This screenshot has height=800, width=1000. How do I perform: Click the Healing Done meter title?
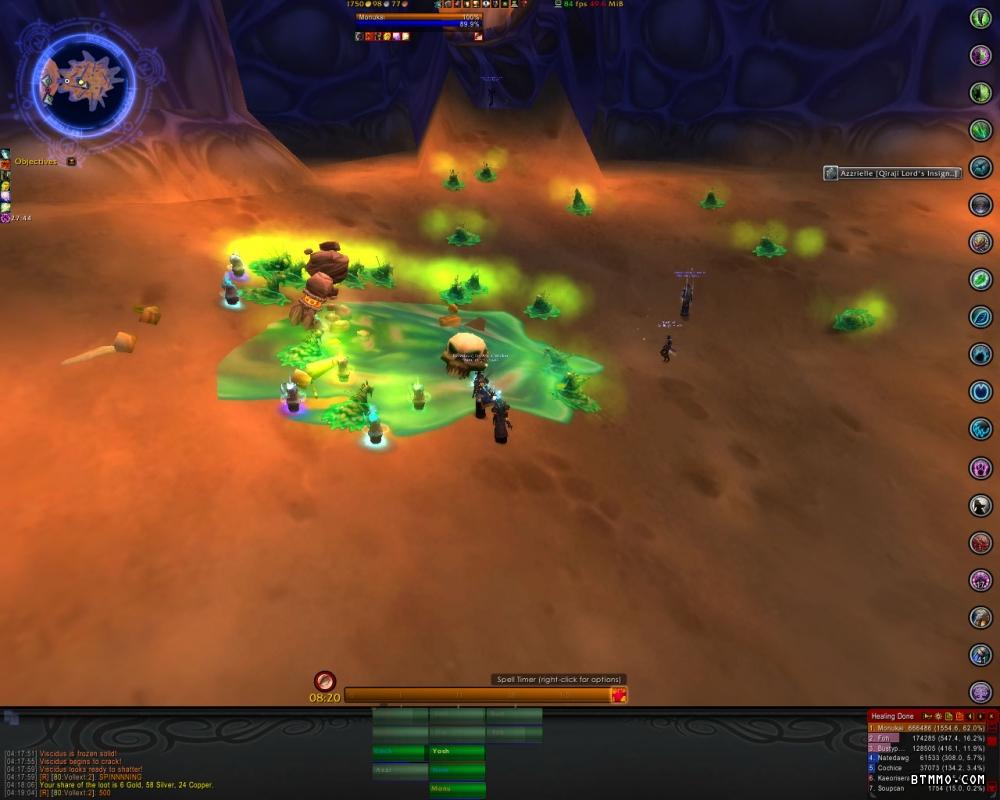(892, 716)
